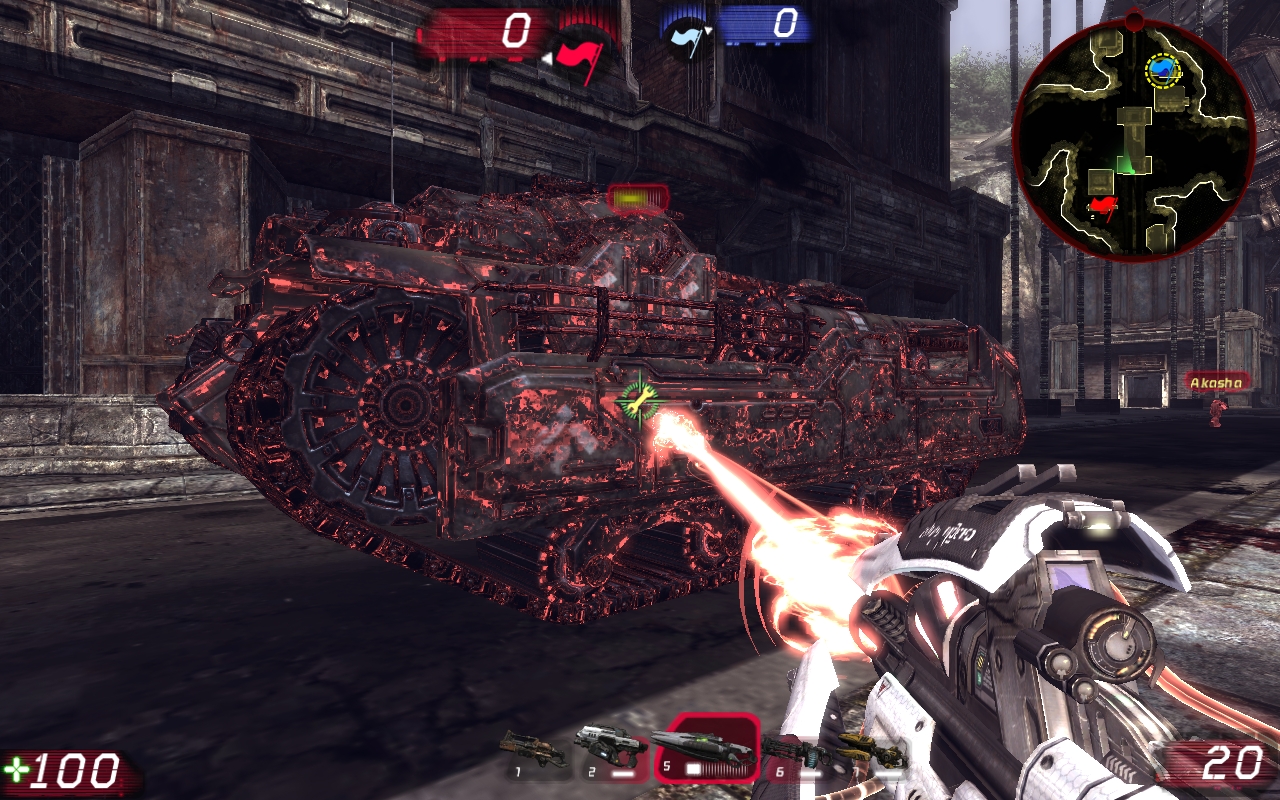The image size is (1280, 800).
Task: Select the highlighted slot 5 link gun
Action: (704, 748)
